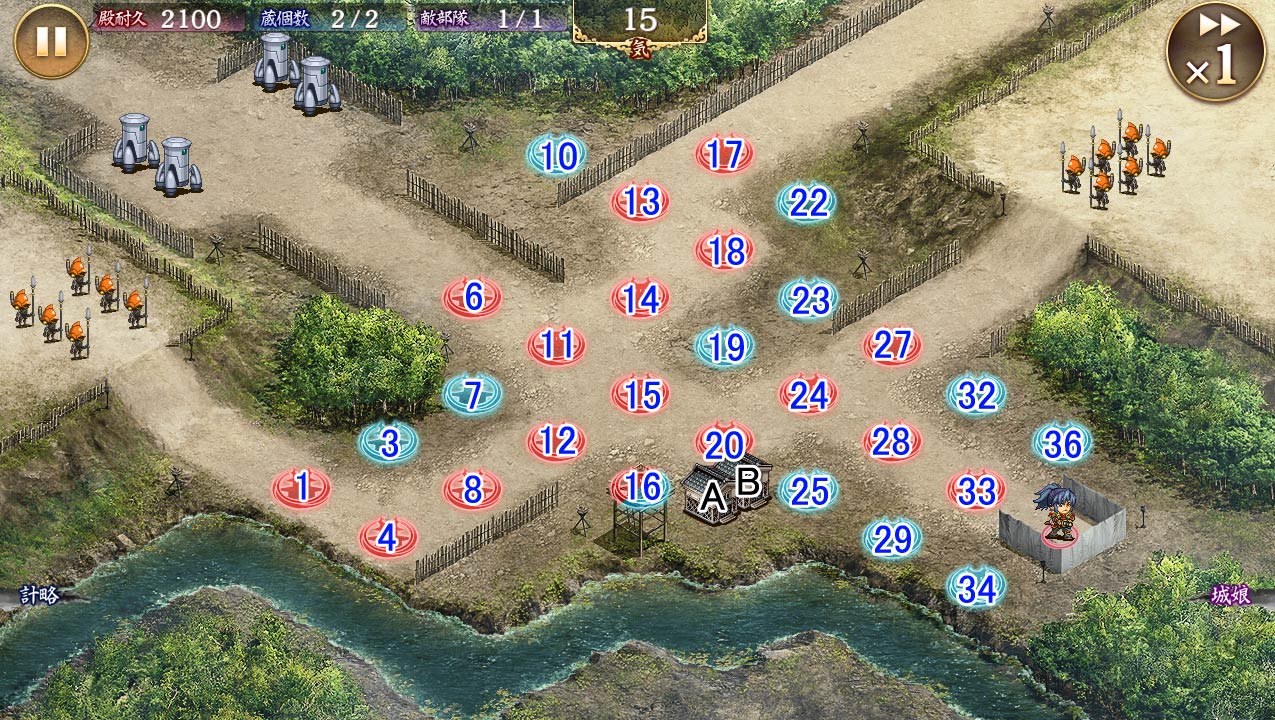Select placement tile number 1
Screen dimensions: 1275x720
[302, 488]
